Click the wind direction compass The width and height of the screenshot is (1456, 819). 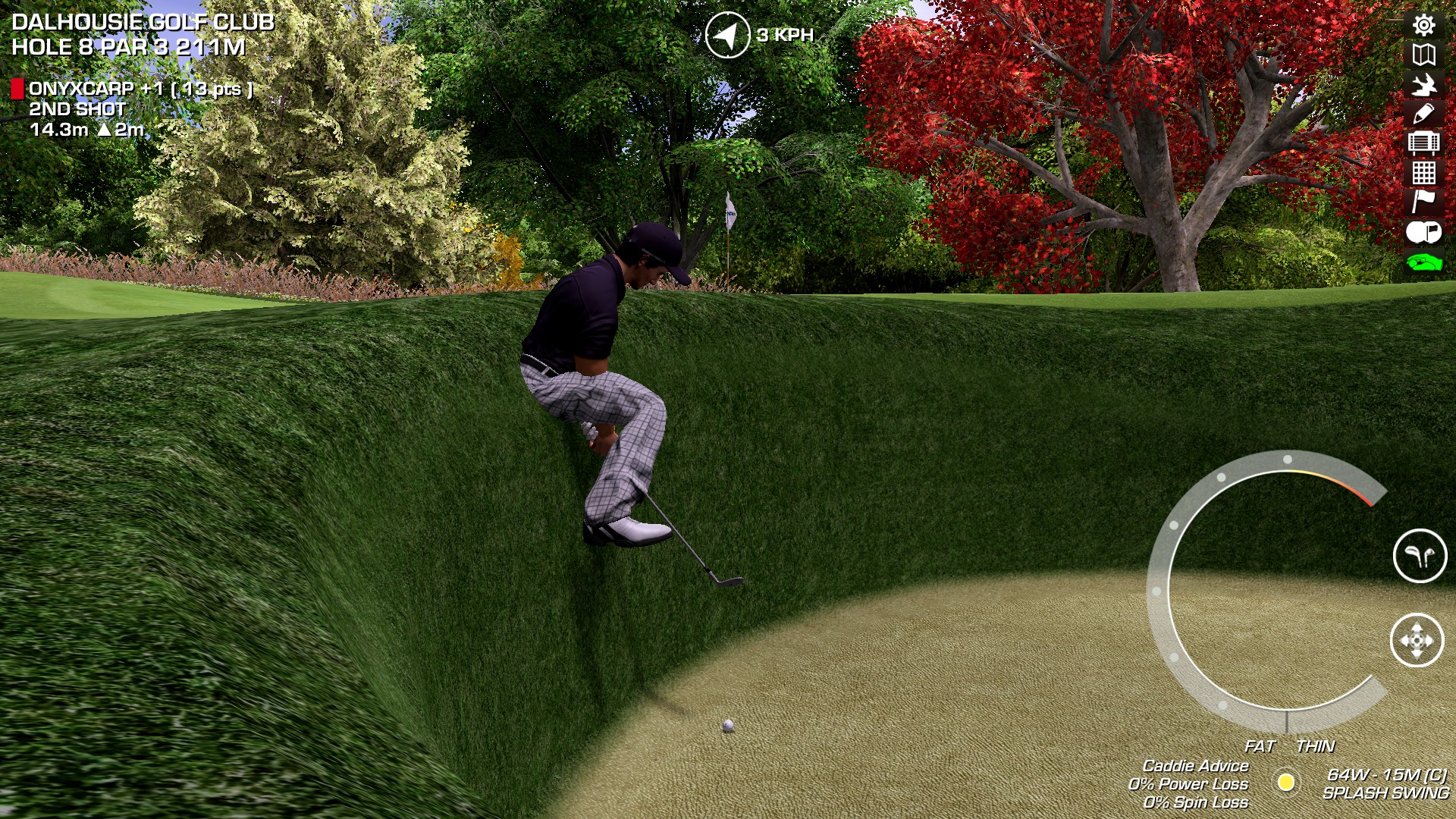[727, 35]
